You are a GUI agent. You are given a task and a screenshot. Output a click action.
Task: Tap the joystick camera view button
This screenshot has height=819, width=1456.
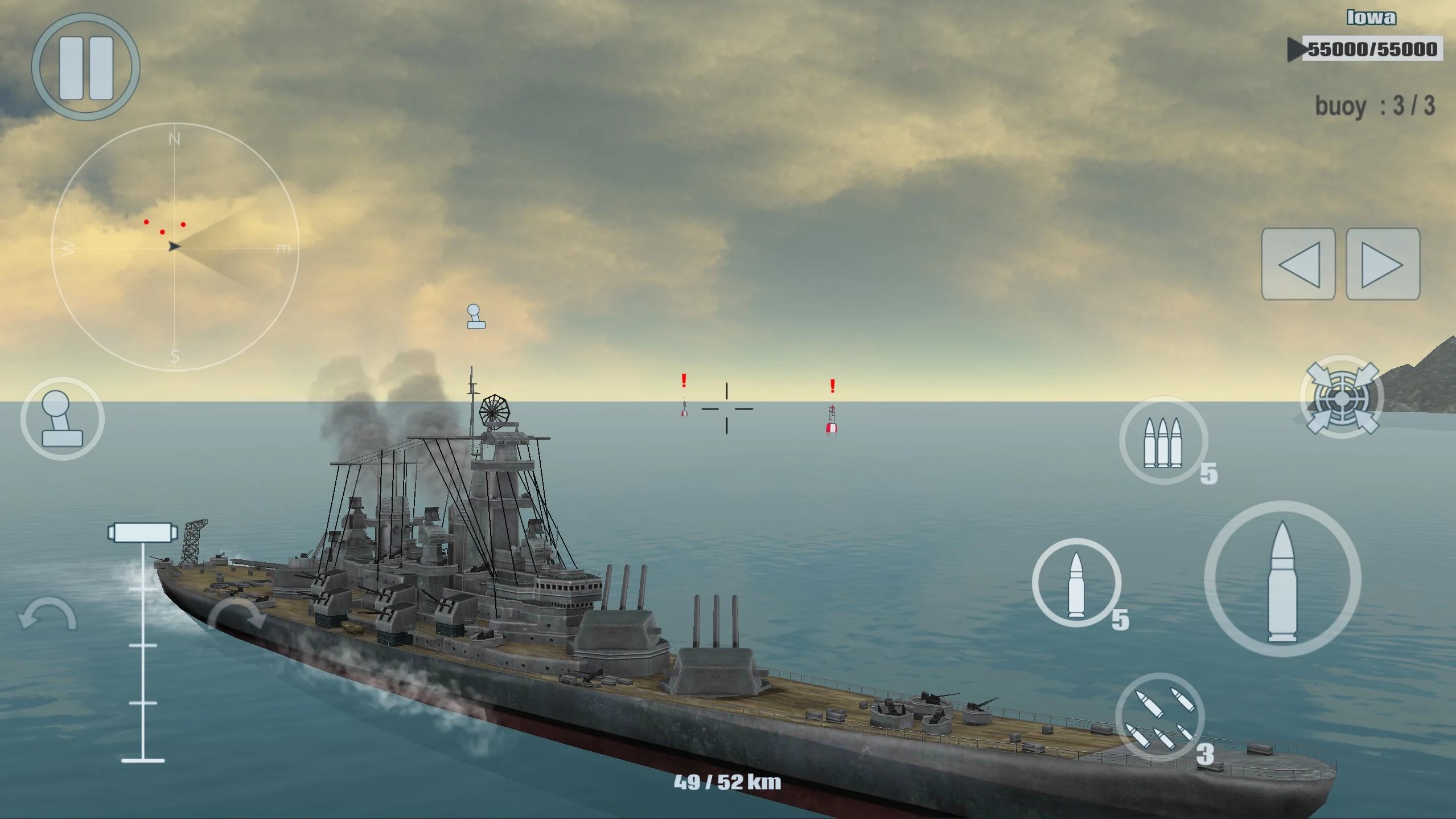62,419
